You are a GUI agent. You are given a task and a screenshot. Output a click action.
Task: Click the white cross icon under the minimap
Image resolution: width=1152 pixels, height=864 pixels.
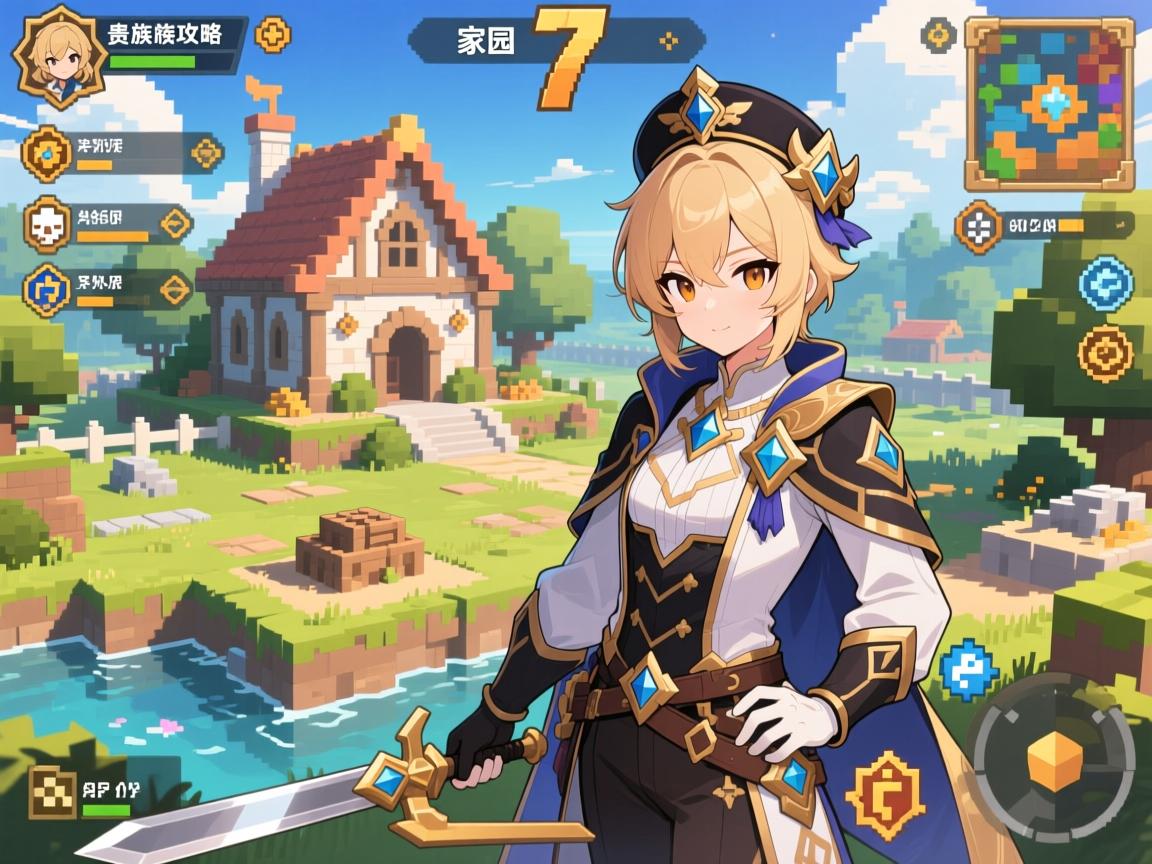click(979, 225)
